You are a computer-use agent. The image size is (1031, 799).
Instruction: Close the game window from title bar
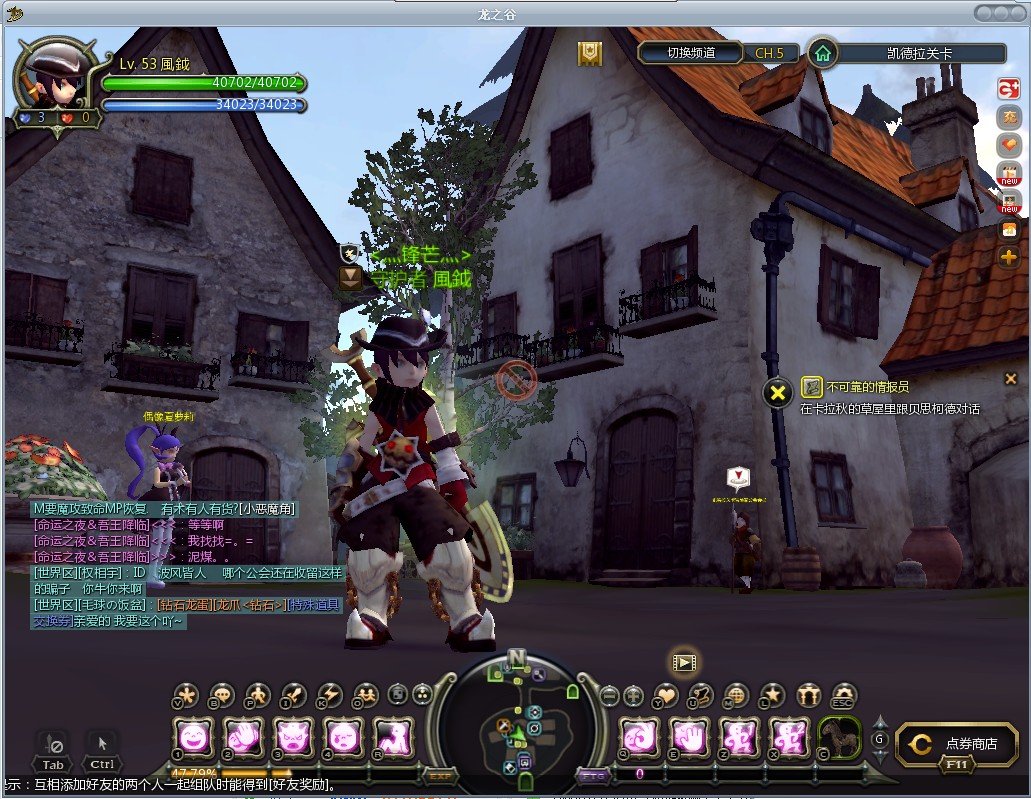[x=1017, y=12]
